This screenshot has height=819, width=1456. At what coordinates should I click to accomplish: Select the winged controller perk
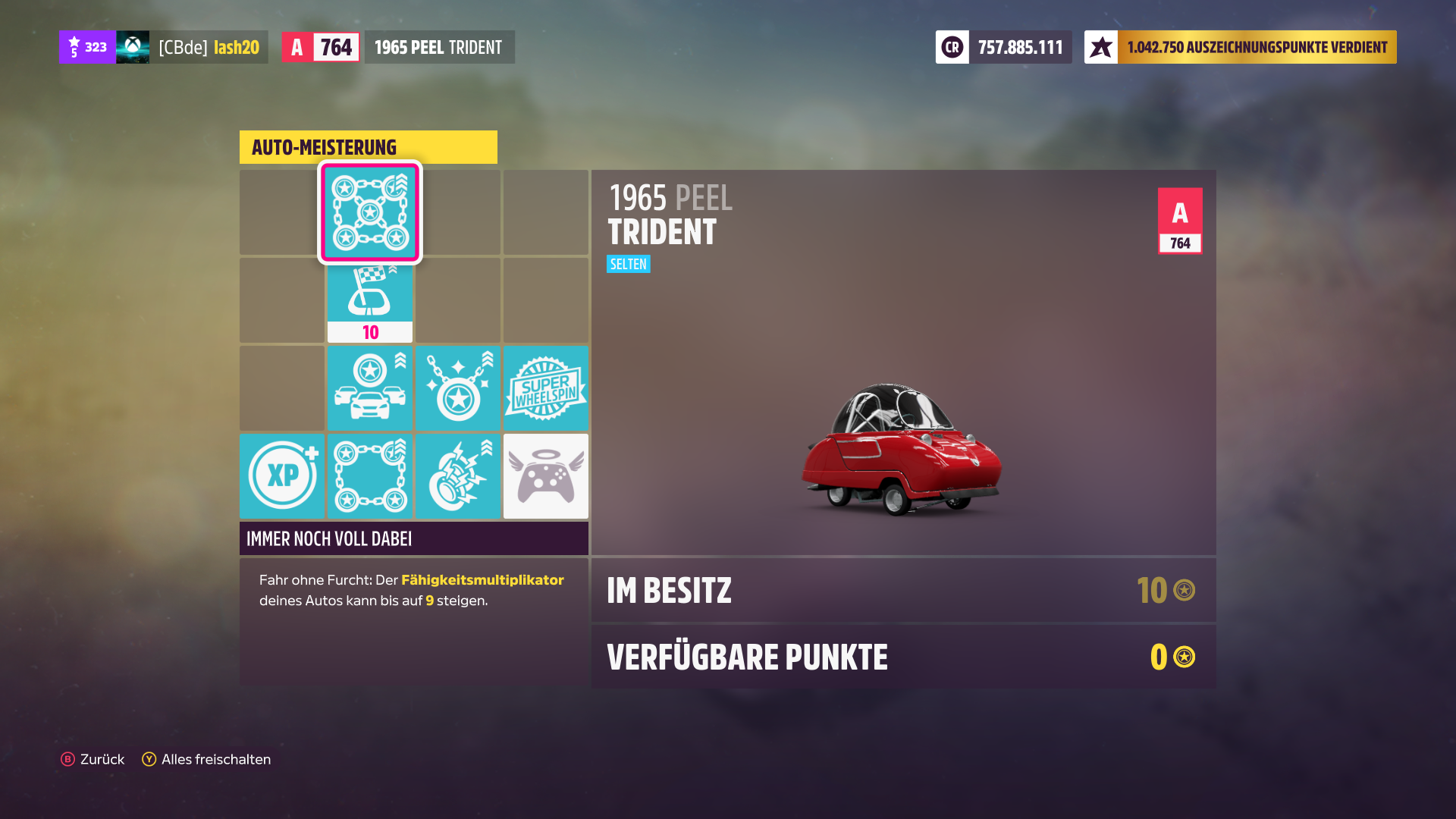point(545,475)
